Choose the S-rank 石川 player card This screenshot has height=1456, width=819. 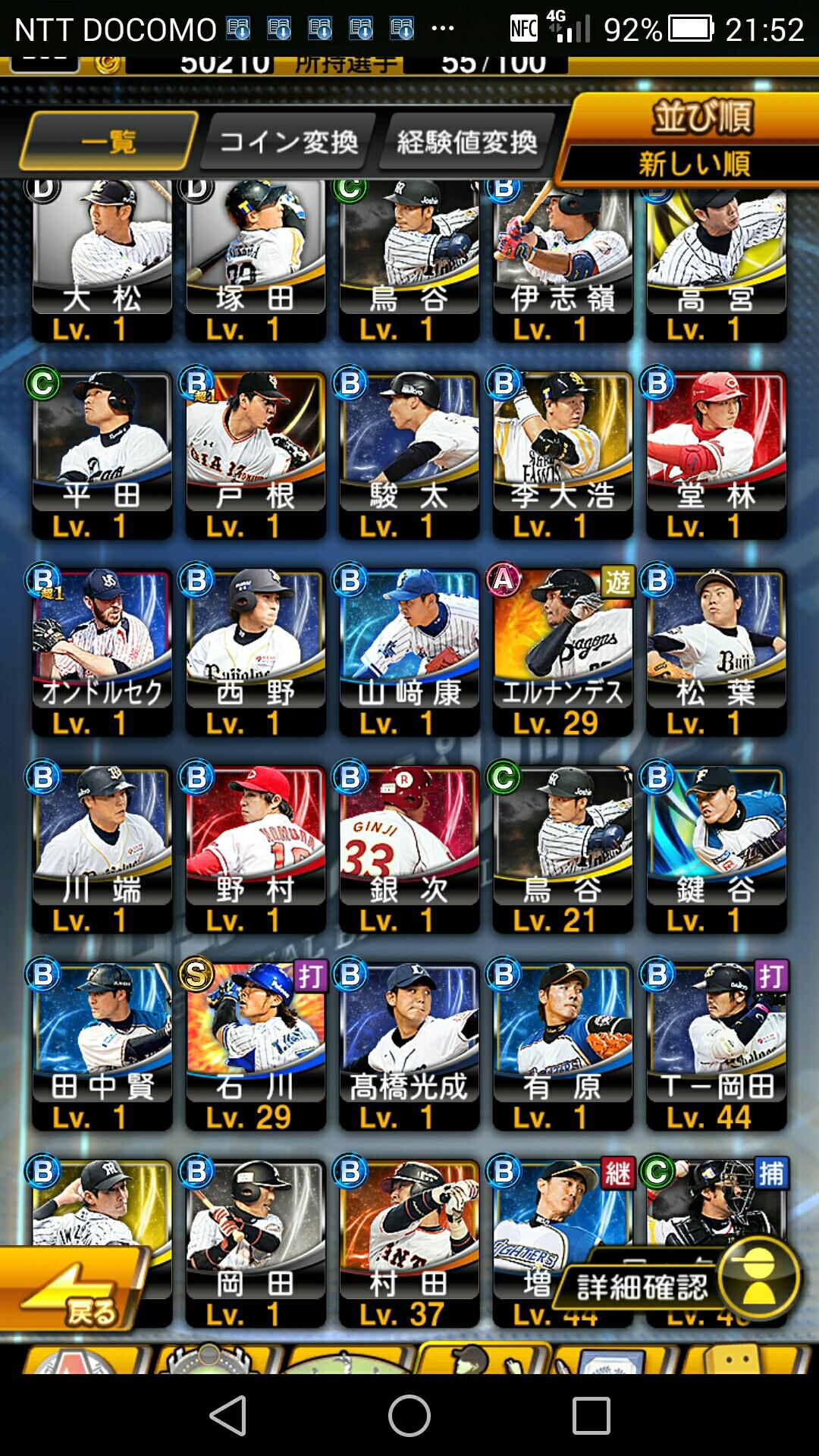[256, 1046]
